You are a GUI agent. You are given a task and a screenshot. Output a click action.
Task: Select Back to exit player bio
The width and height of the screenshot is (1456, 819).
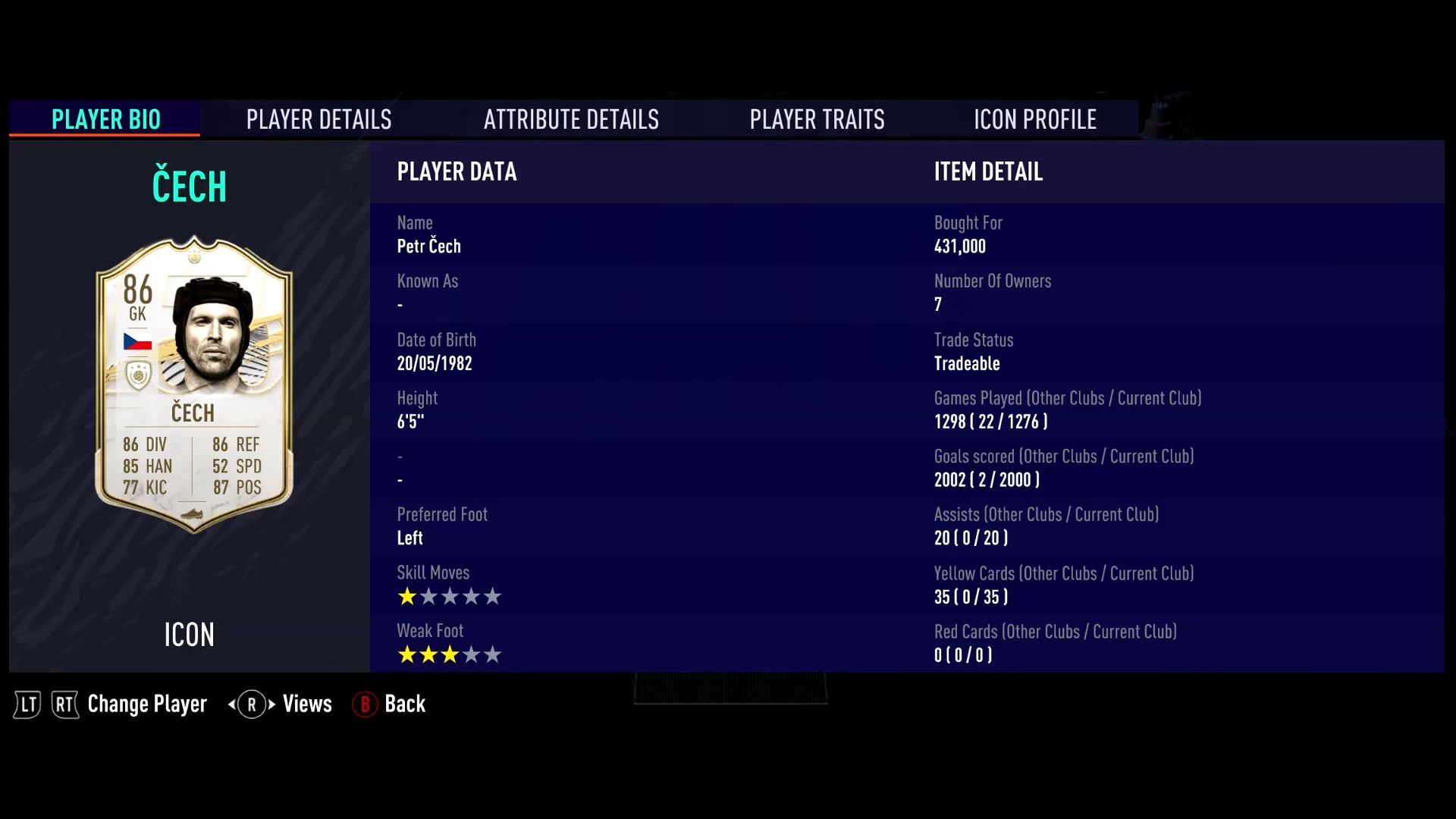click(x=406, y=704)
